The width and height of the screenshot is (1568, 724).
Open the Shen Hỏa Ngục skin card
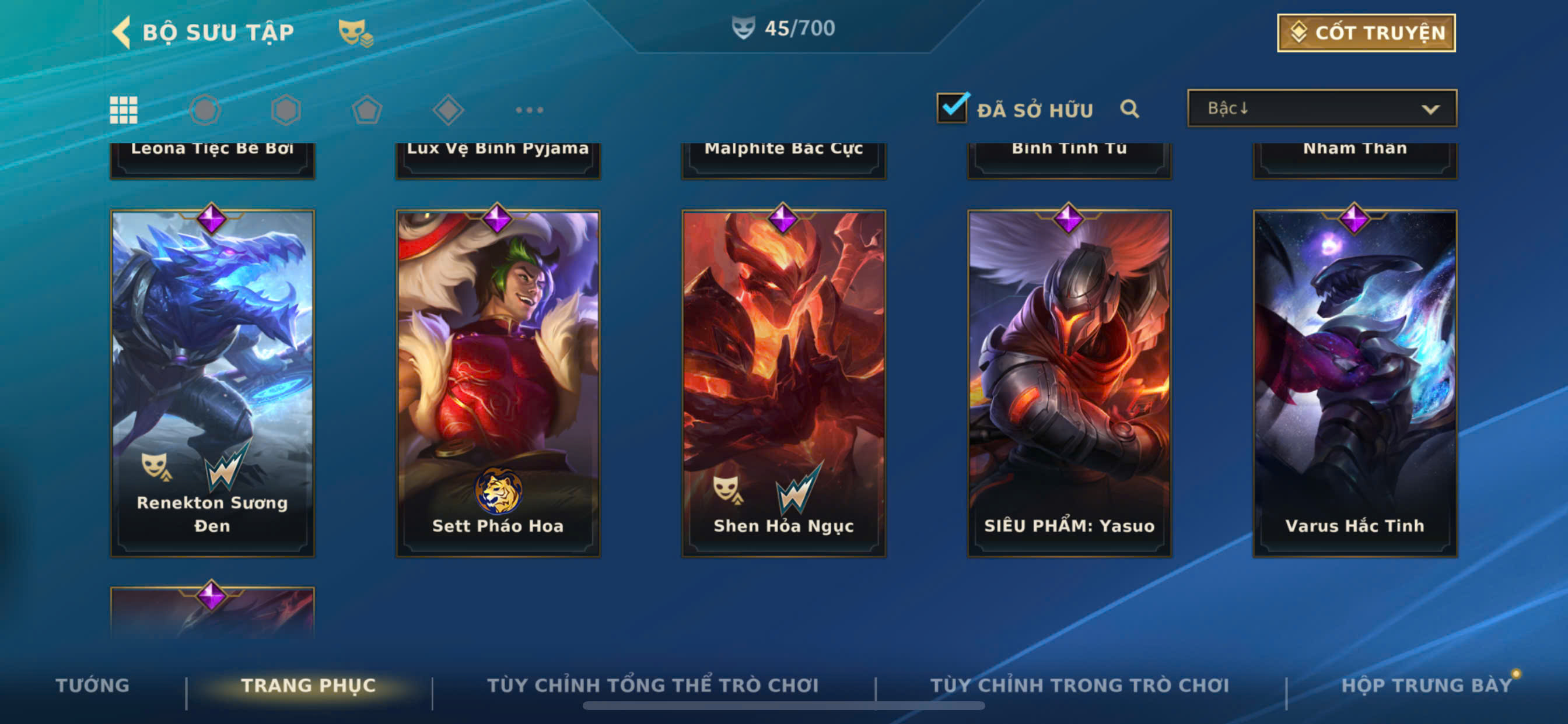(783, 384)
